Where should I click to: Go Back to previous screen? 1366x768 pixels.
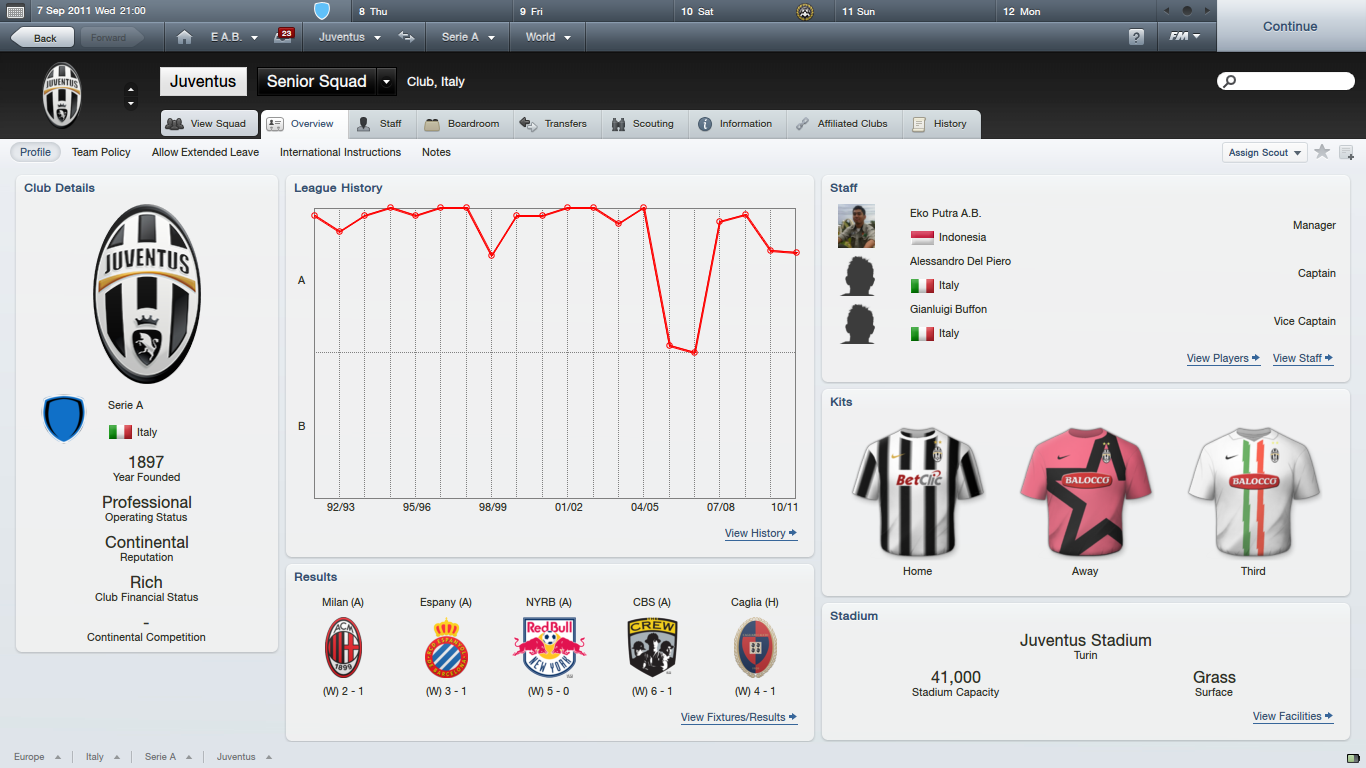coord(42,38)
